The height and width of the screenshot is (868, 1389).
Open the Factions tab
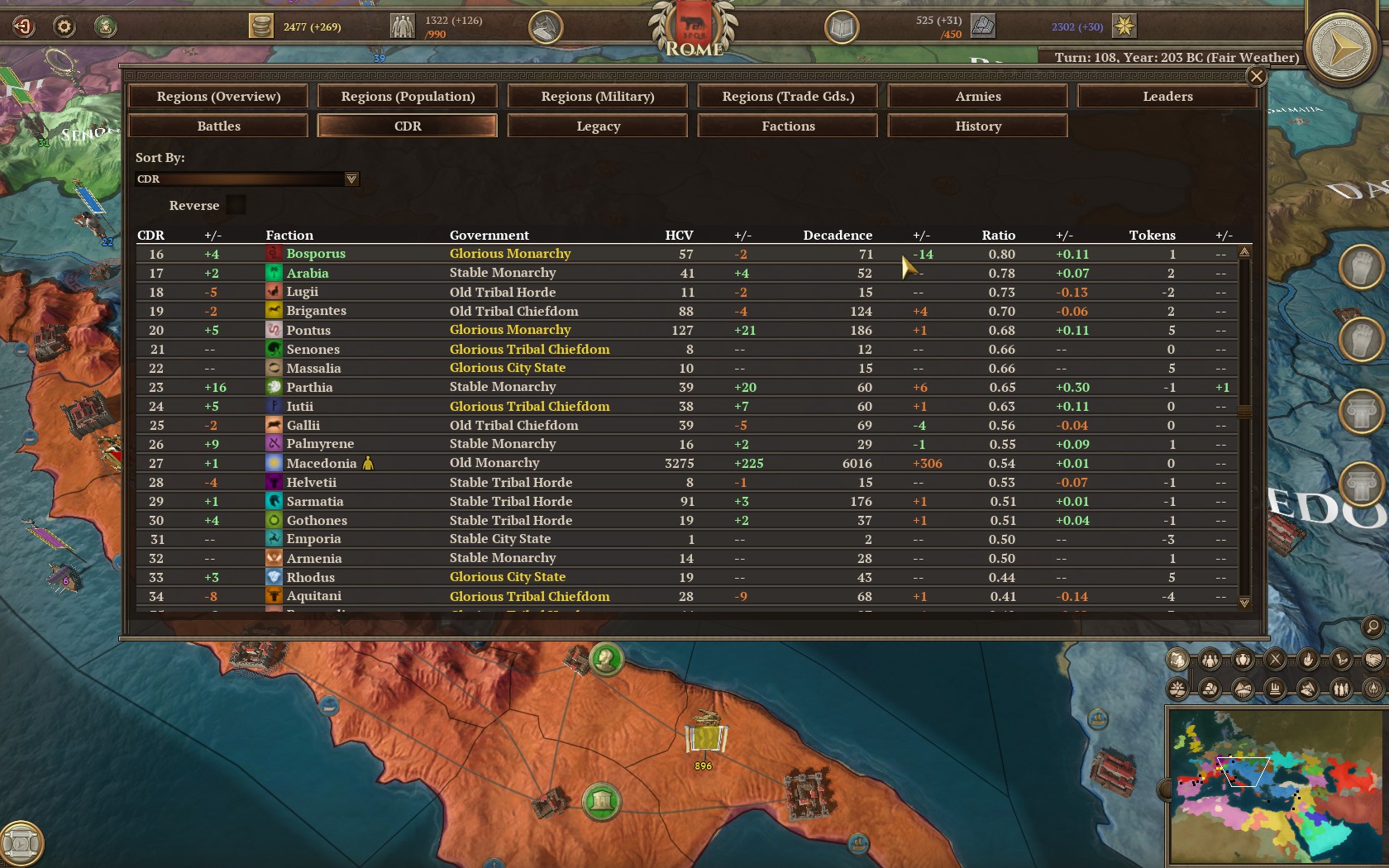tap(787, 126)
